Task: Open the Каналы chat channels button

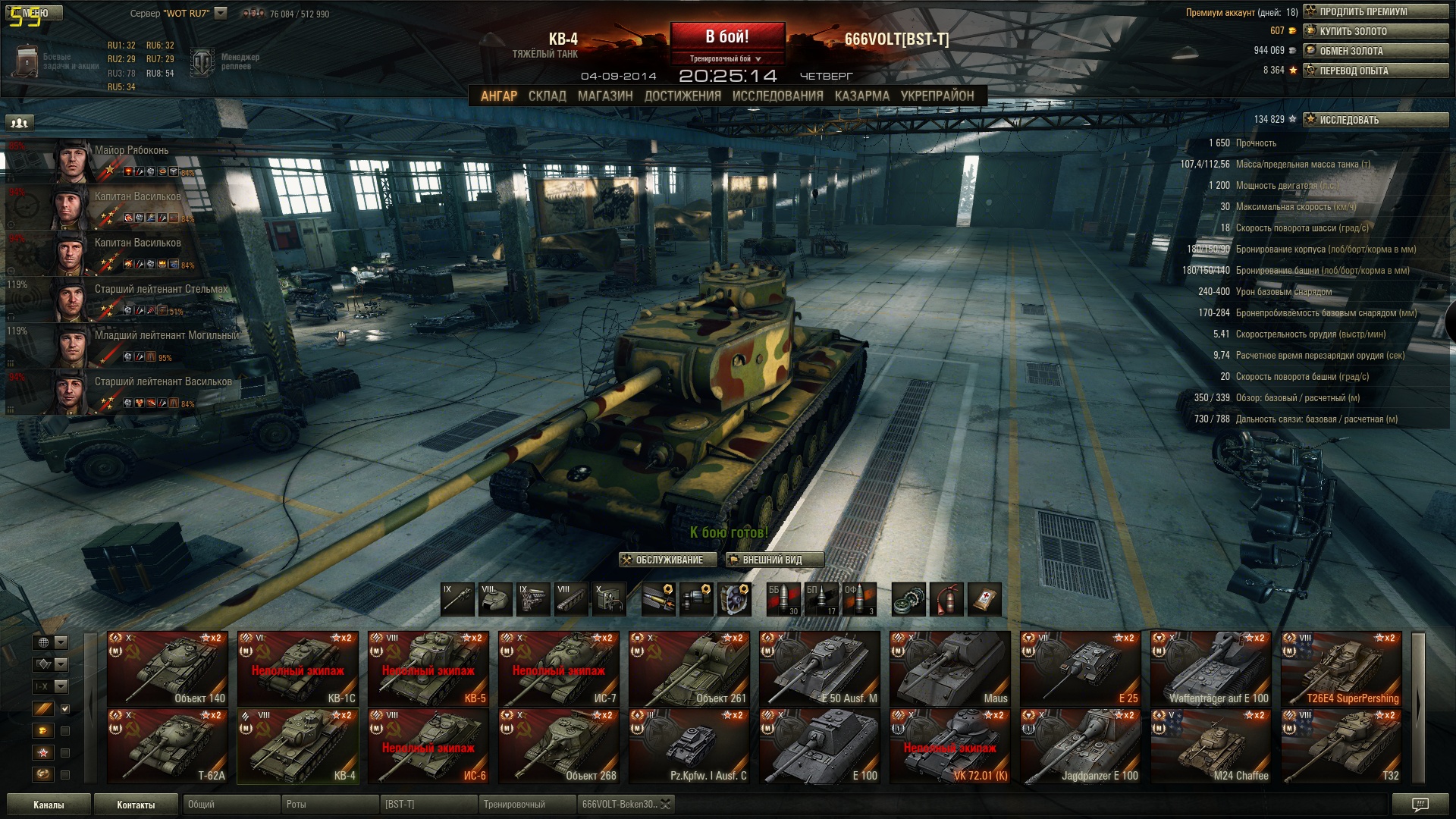Action: pyautogui.click(x=49, y=805)
